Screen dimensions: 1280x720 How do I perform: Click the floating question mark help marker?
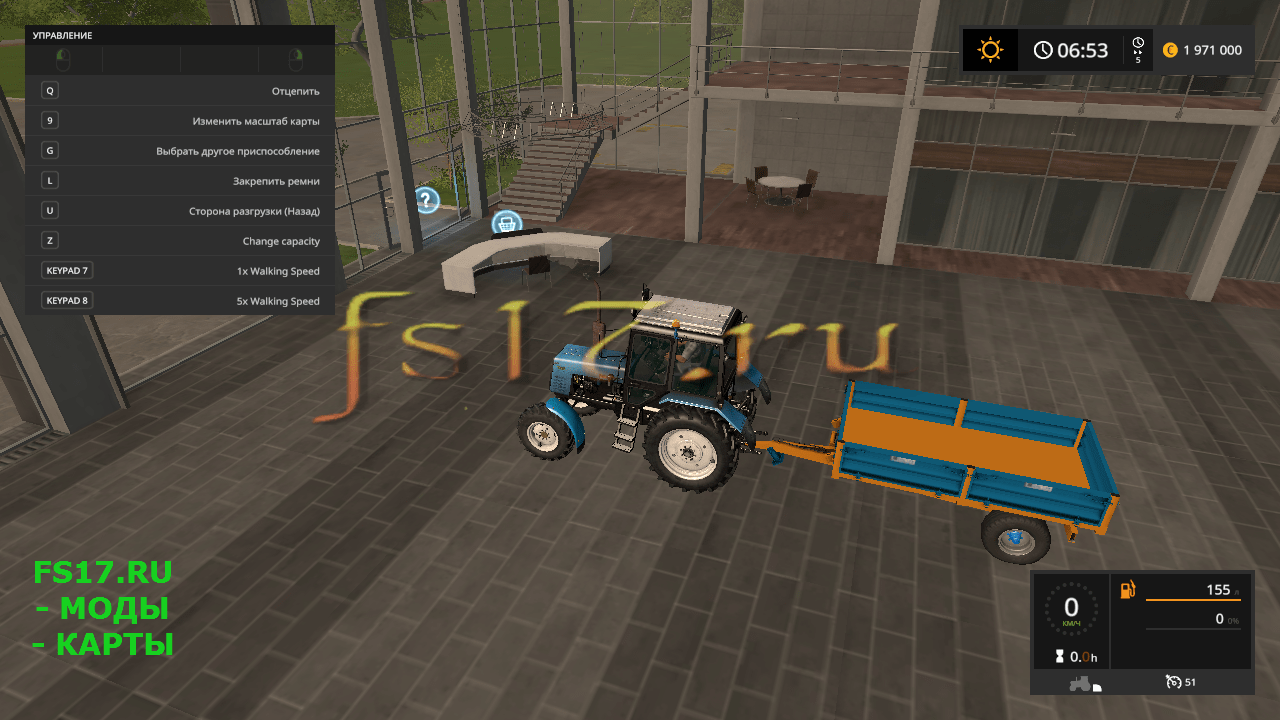point(428,200)
